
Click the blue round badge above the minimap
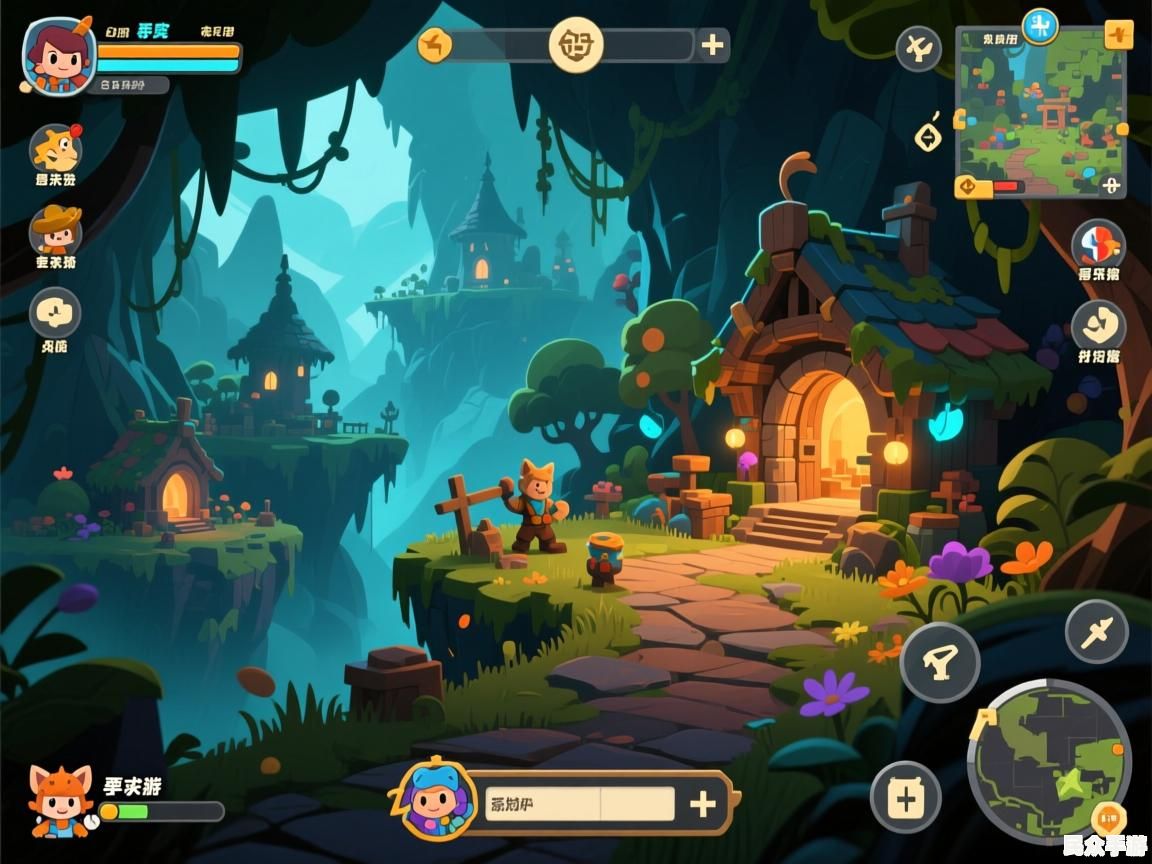click(1040, 26)
